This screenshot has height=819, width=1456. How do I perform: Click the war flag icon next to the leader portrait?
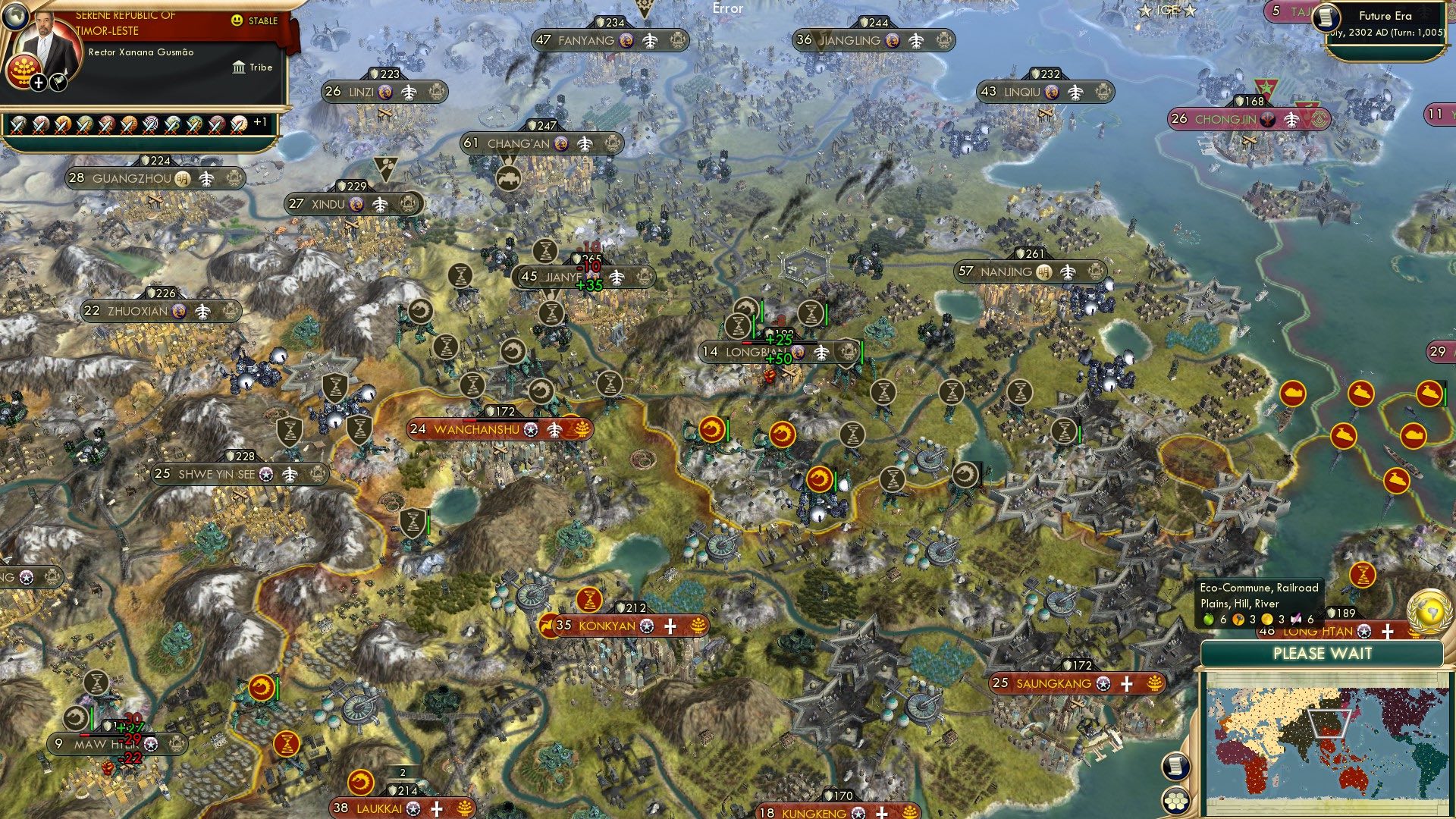click(x=58, y=82)
